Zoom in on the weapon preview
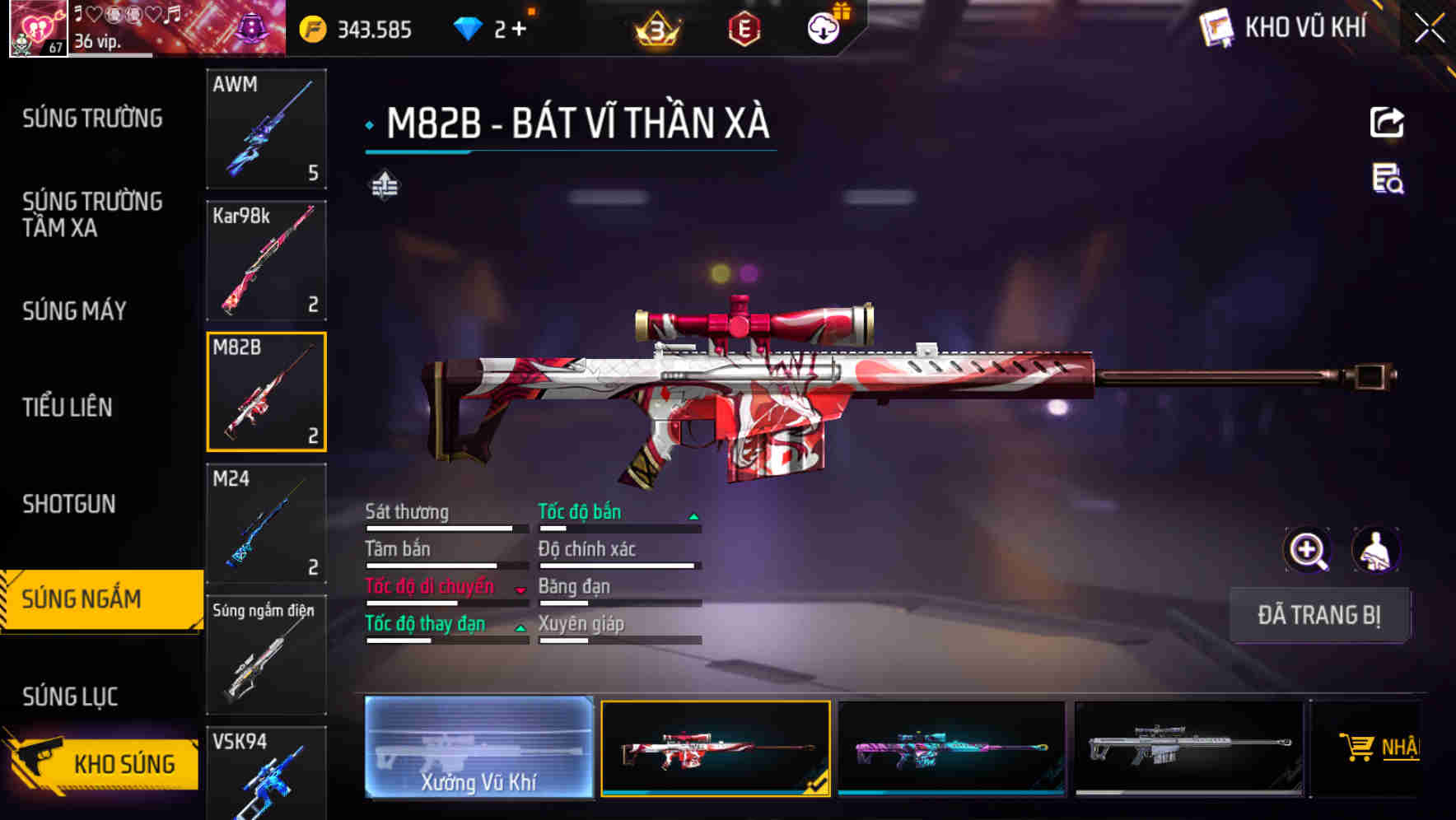This screenshot has height=820, width=1456. click(1308, 550)
